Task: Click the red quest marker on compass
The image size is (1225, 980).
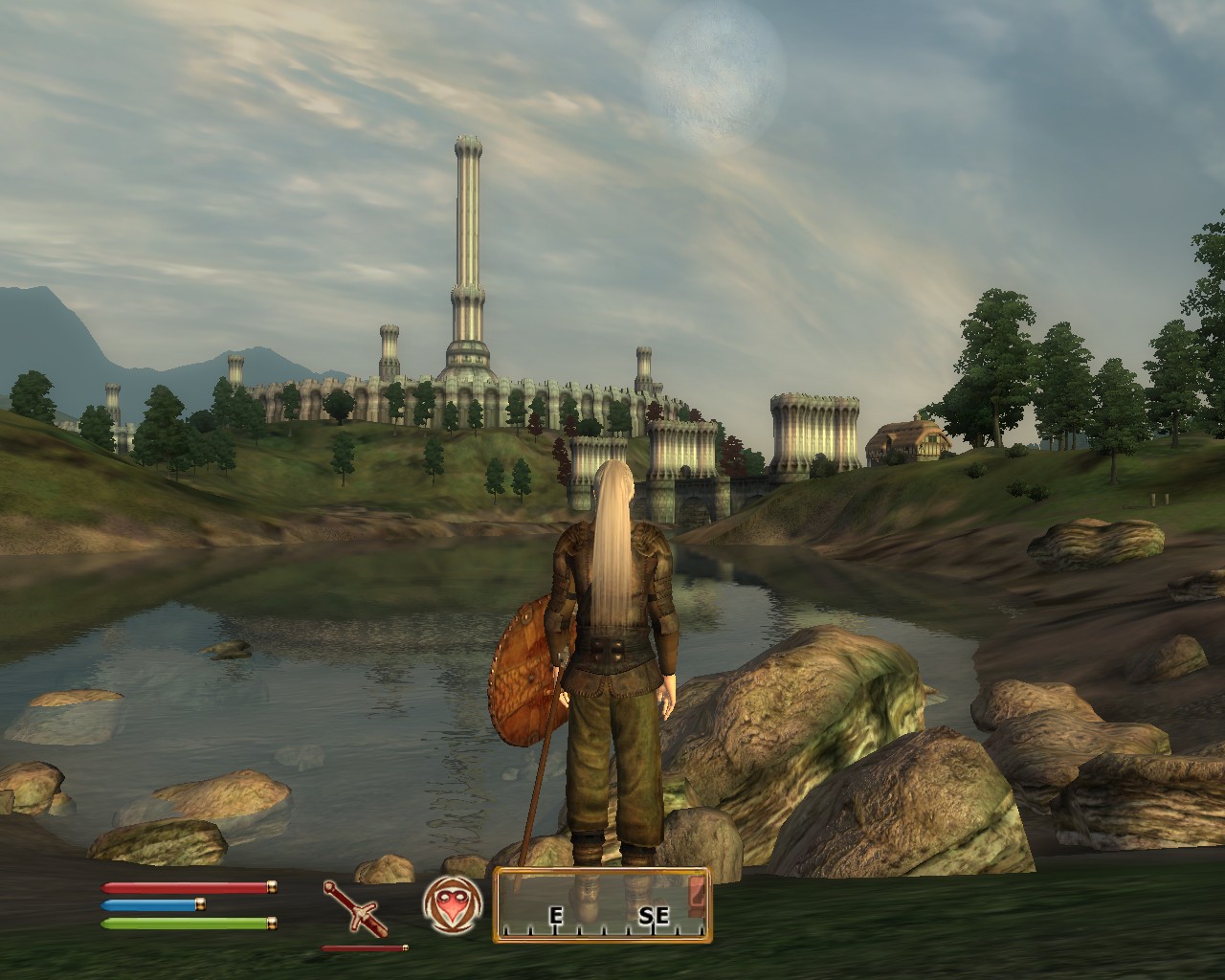Action: (697, 894)
